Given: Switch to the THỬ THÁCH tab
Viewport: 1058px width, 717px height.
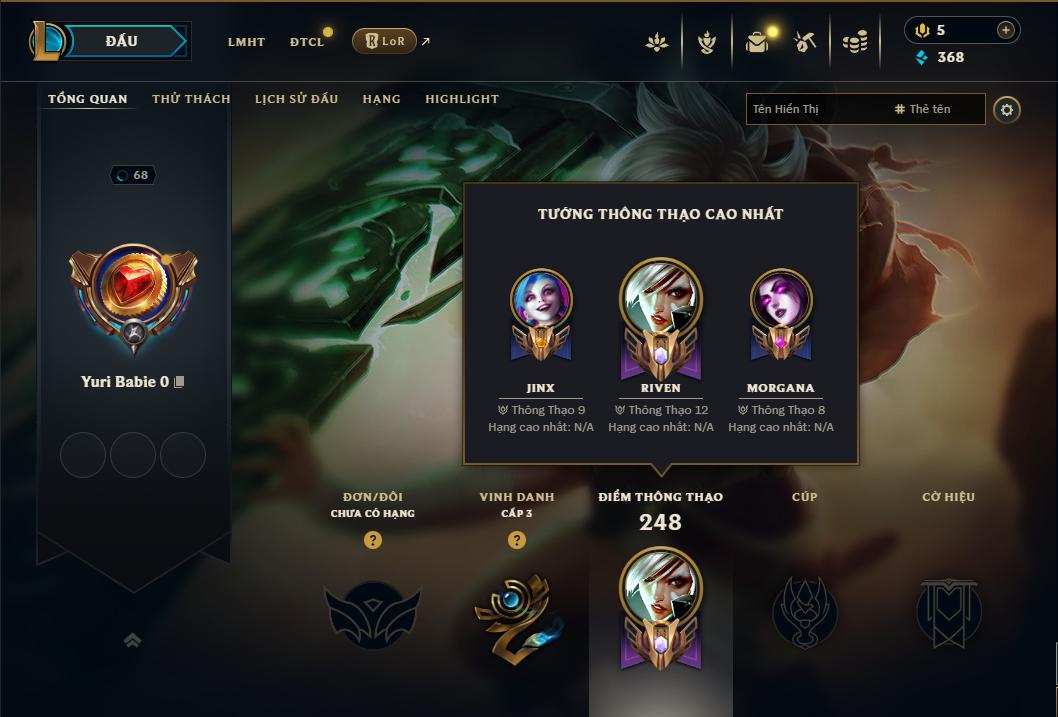Looking at the screenshot, I should click(x=191, y=99).
